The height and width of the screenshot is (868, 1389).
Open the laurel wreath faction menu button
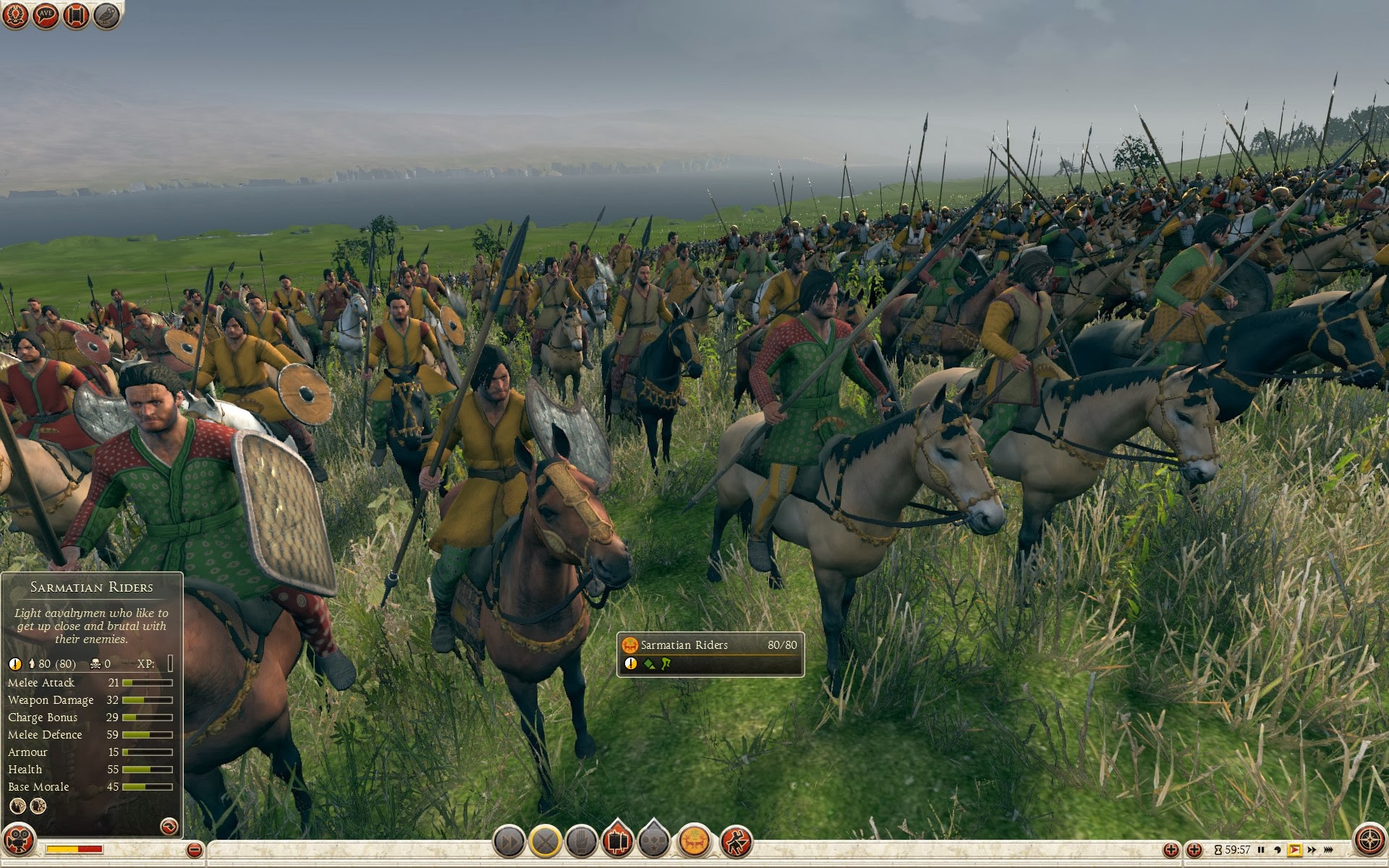pyautogui.click(x=16, y=16)
